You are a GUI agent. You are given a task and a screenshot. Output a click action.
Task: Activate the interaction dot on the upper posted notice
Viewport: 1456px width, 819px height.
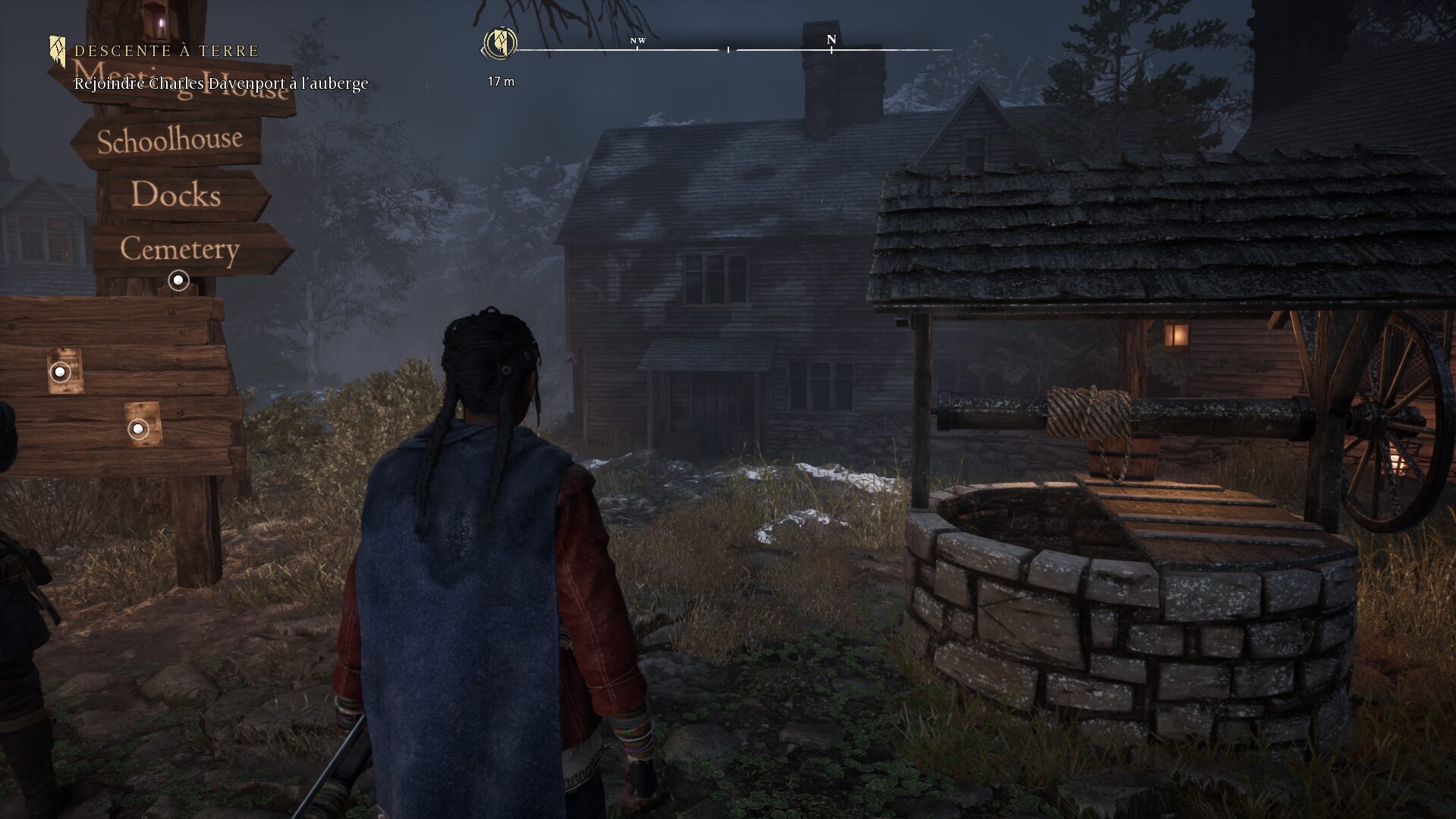point(60,372)
